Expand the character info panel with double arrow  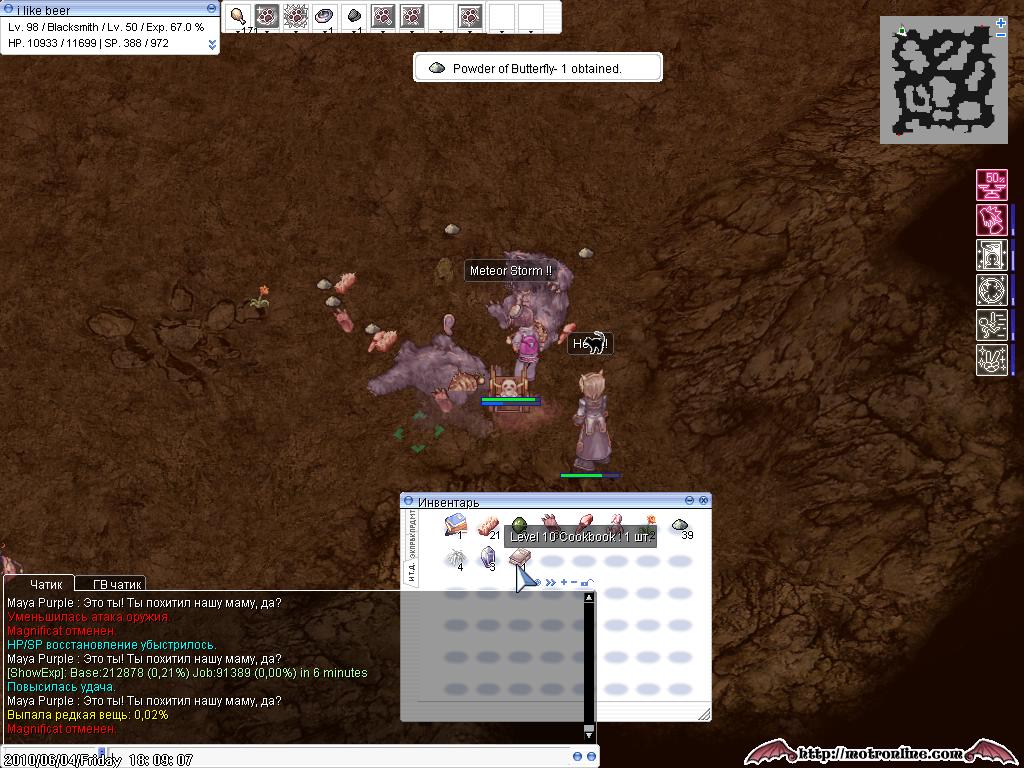click(x=212, y=44)
